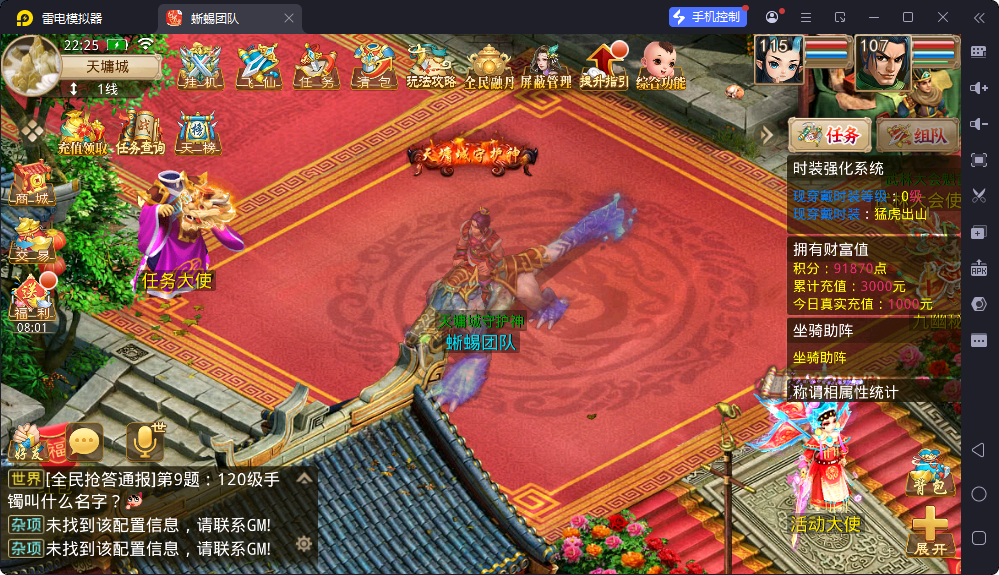Open the 清包 bag-clearing icon
Viewport: 999px width, 575px height.
pos(373,66)
